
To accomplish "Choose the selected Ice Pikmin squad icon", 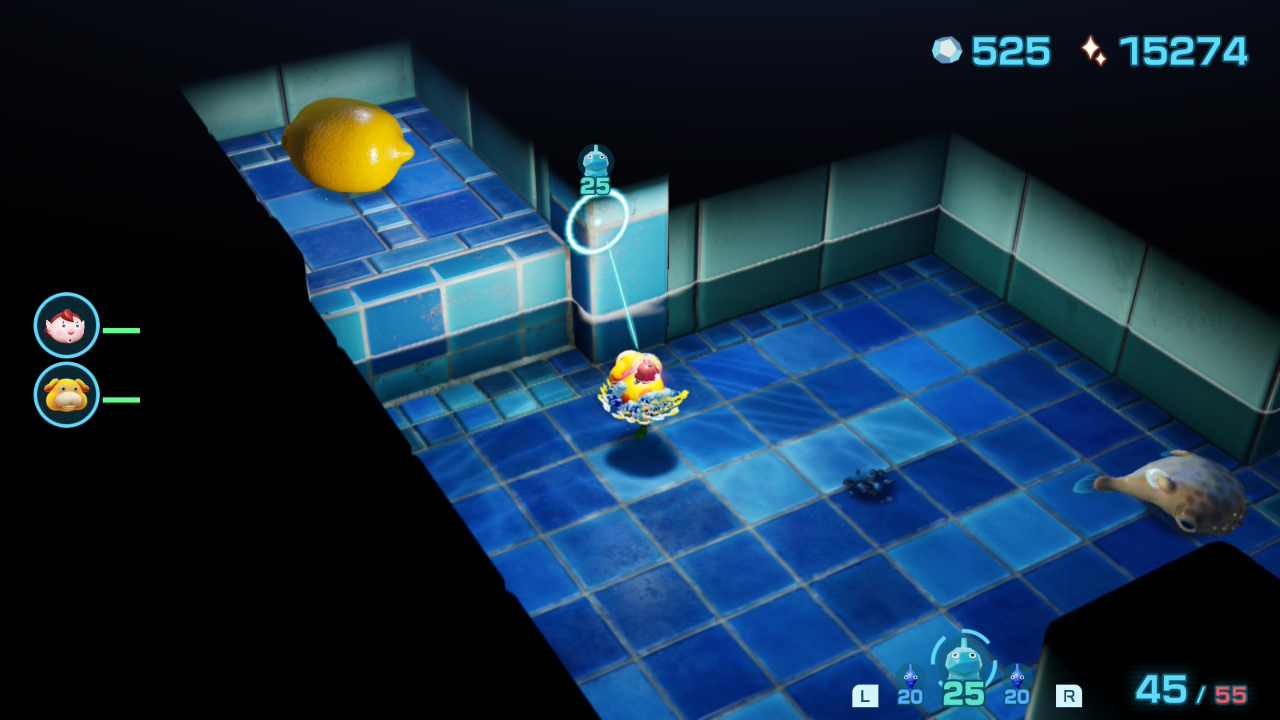I will pyautogui.click(x=963, y=660).
